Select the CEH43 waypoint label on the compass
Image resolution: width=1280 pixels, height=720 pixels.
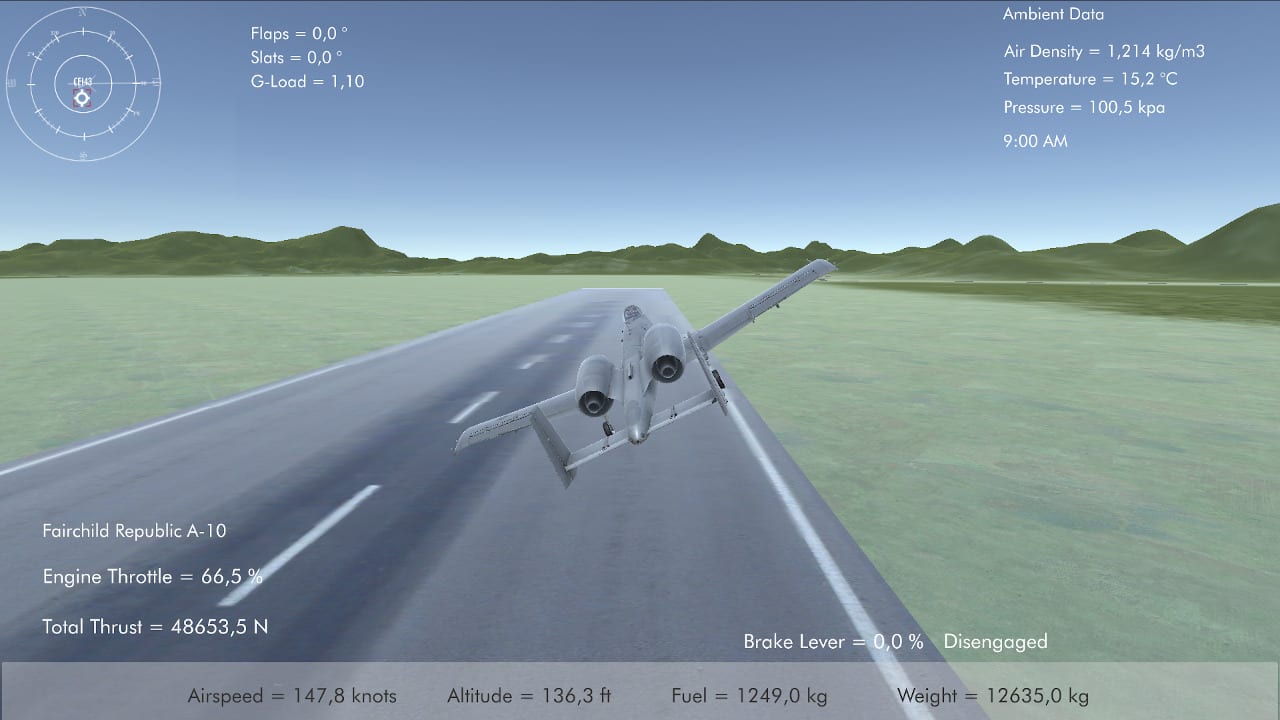coord(82,81)
